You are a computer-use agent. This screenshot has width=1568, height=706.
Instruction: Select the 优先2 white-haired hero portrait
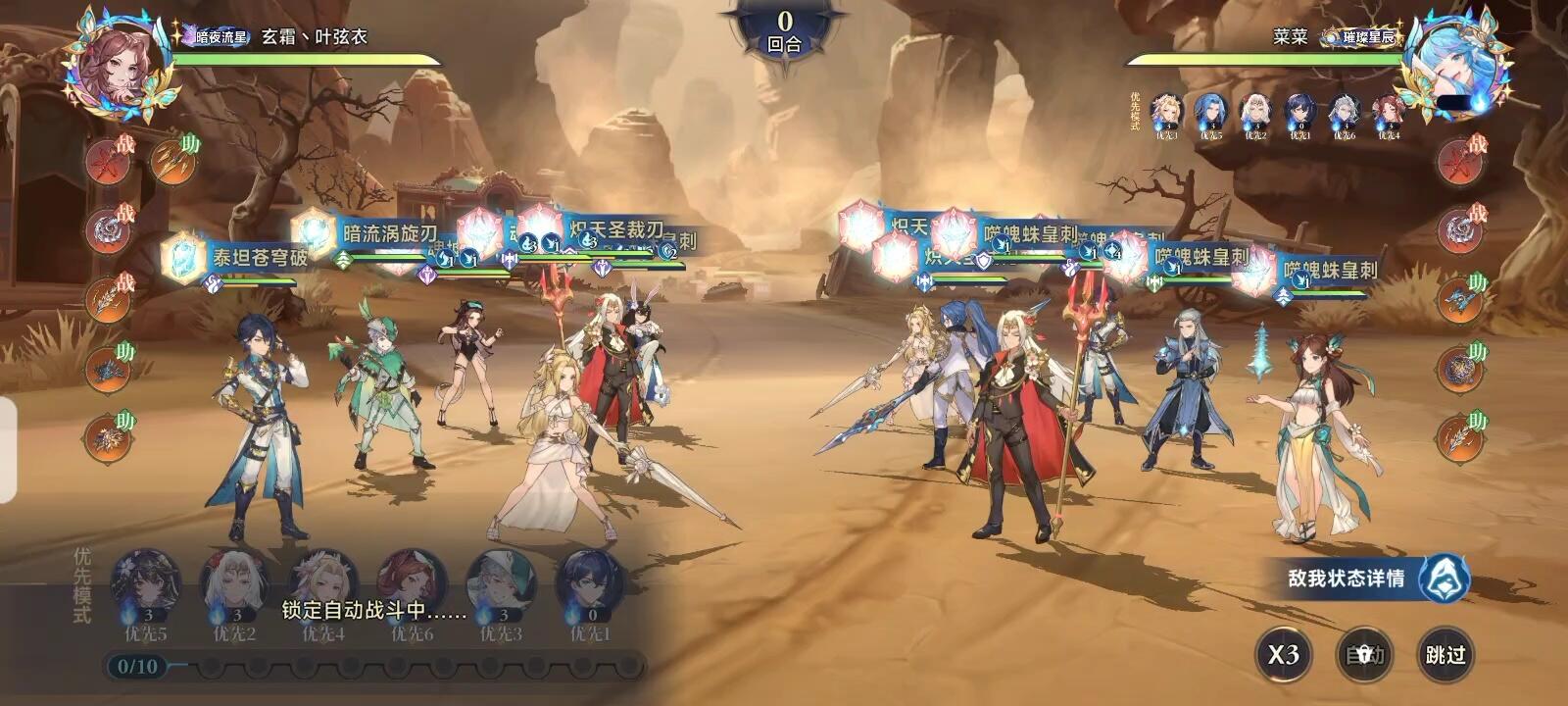tap(235, 585)
